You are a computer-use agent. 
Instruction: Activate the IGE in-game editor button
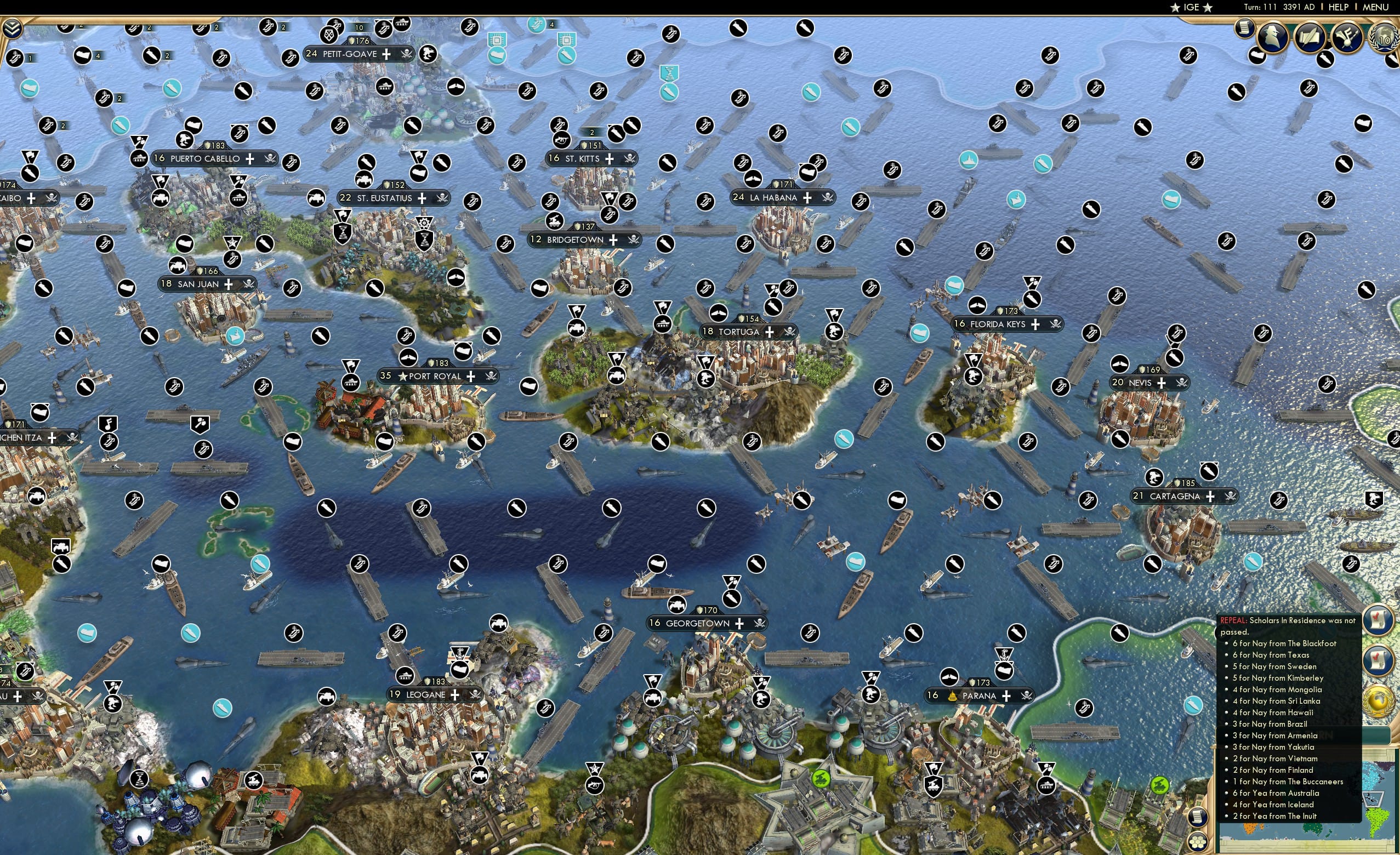(x=1191, y=7)
